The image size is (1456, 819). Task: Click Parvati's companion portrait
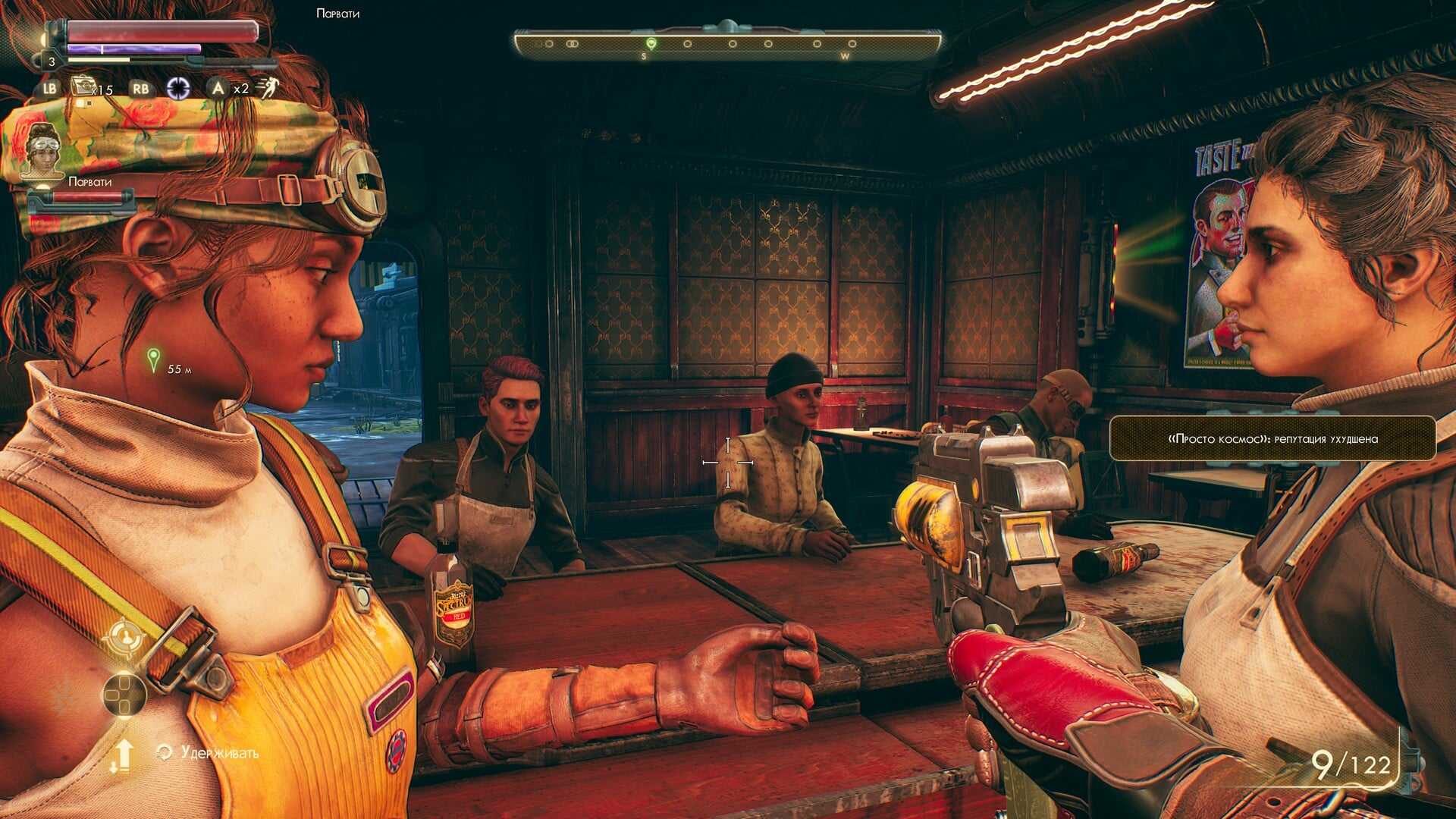pos(43,150)
